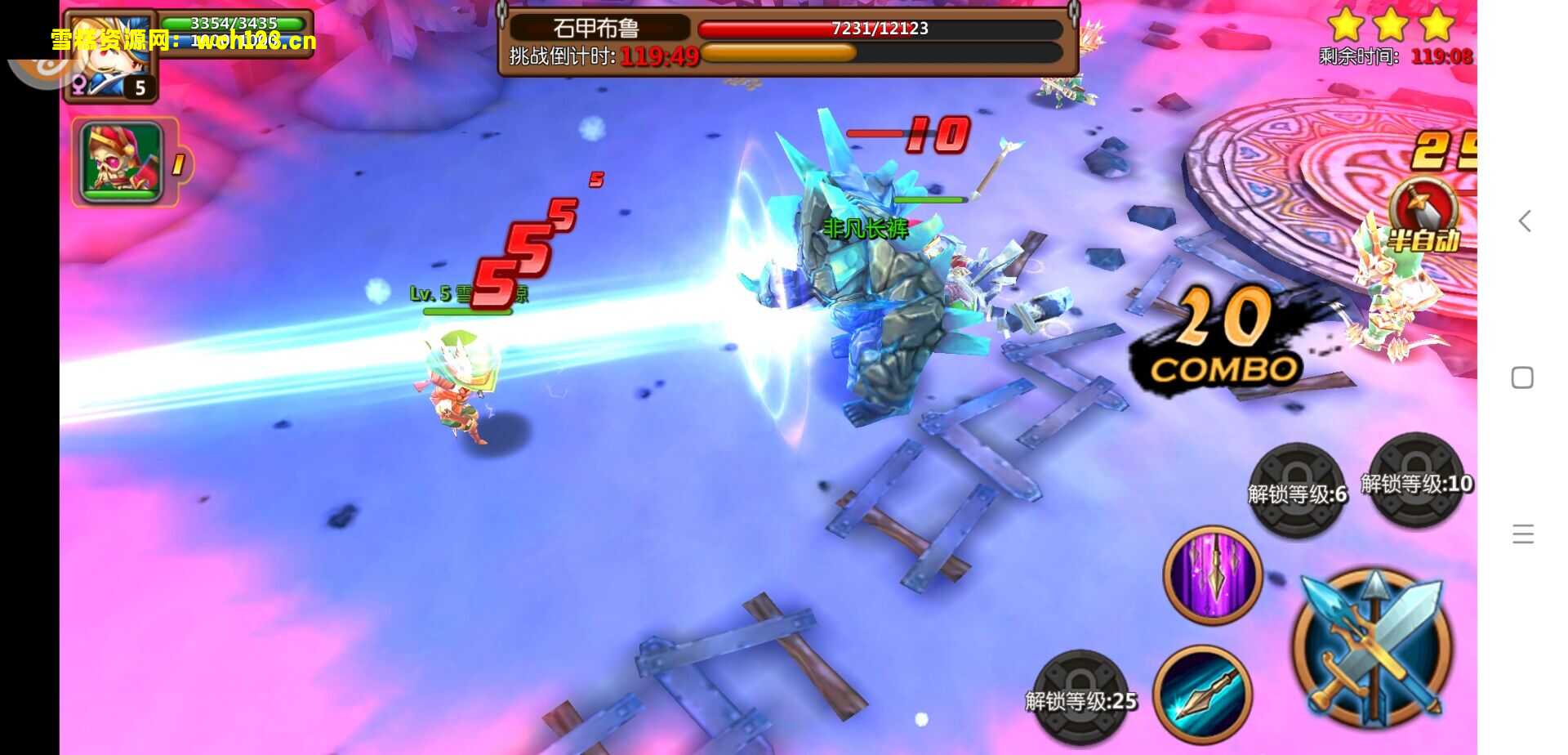
Task: Tap the locked skill requiring level 10
Action: point(1416,481)
